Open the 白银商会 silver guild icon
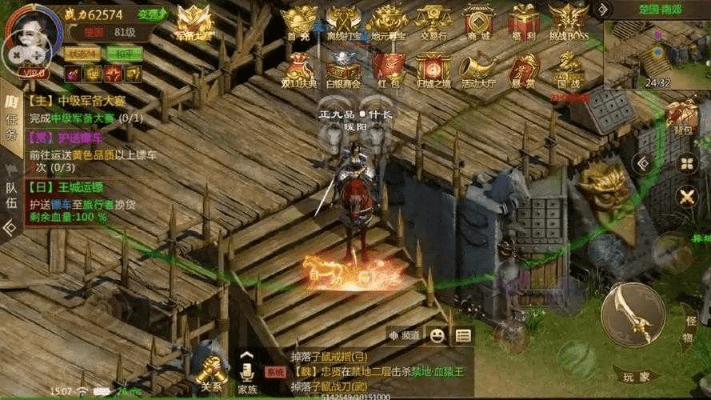This screenshot has width=711, height=400. click(342, 68)
